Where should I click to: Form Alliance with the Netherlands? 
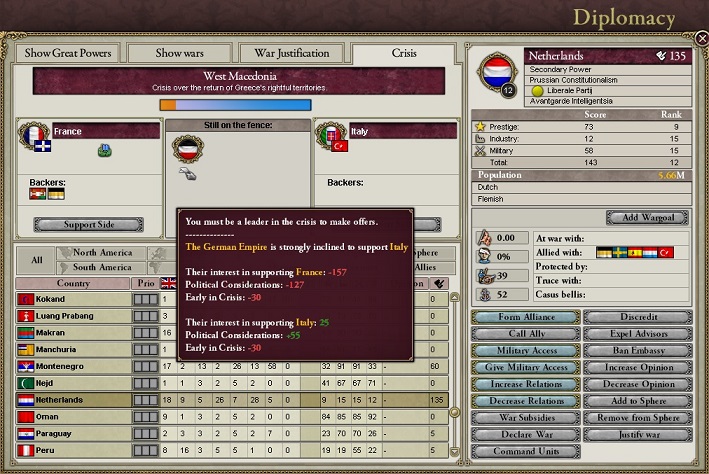point(524,318)
